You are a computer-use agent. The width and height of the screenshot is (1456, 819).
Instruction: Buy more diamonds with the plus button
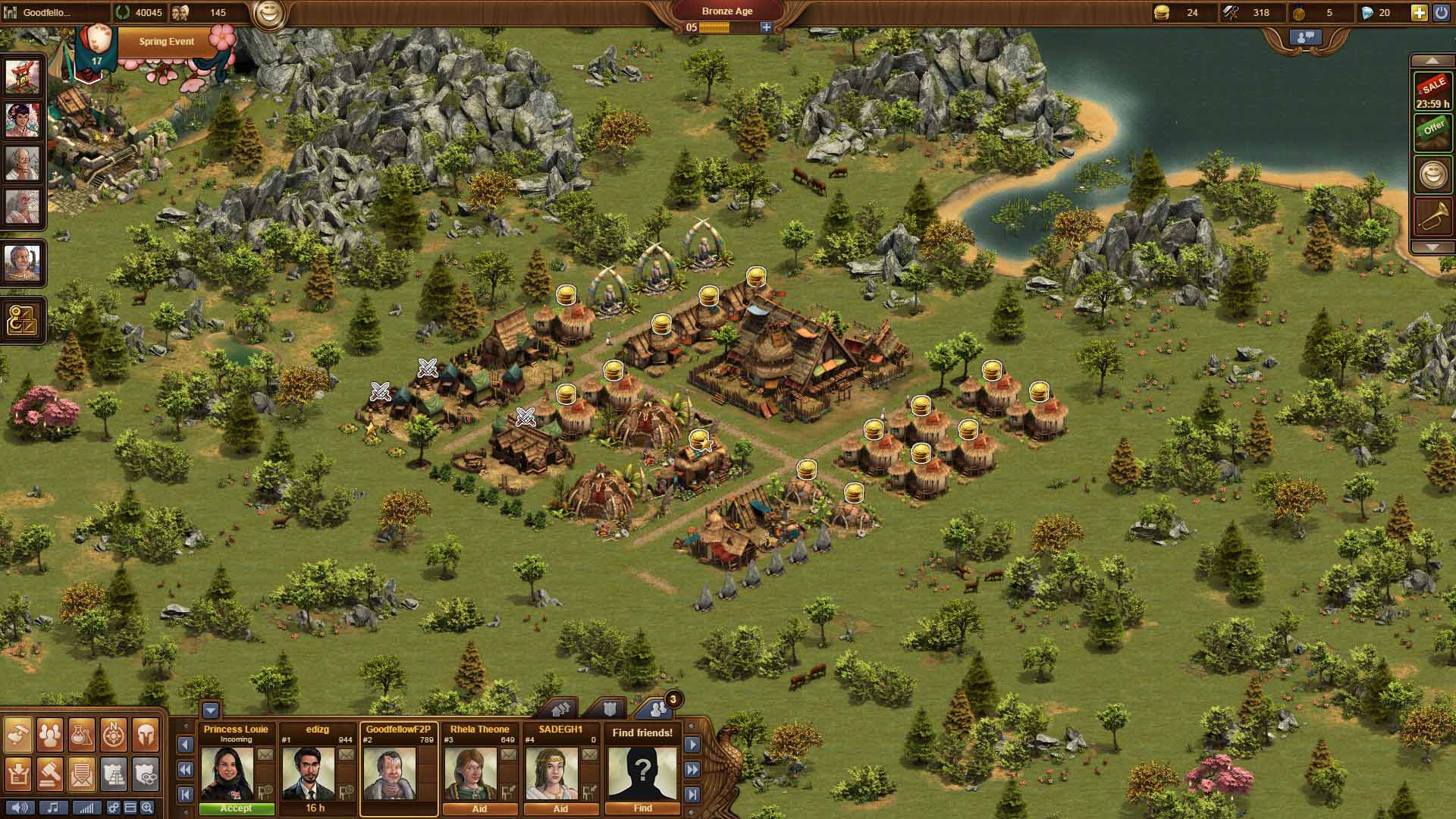pos(1418,12)
